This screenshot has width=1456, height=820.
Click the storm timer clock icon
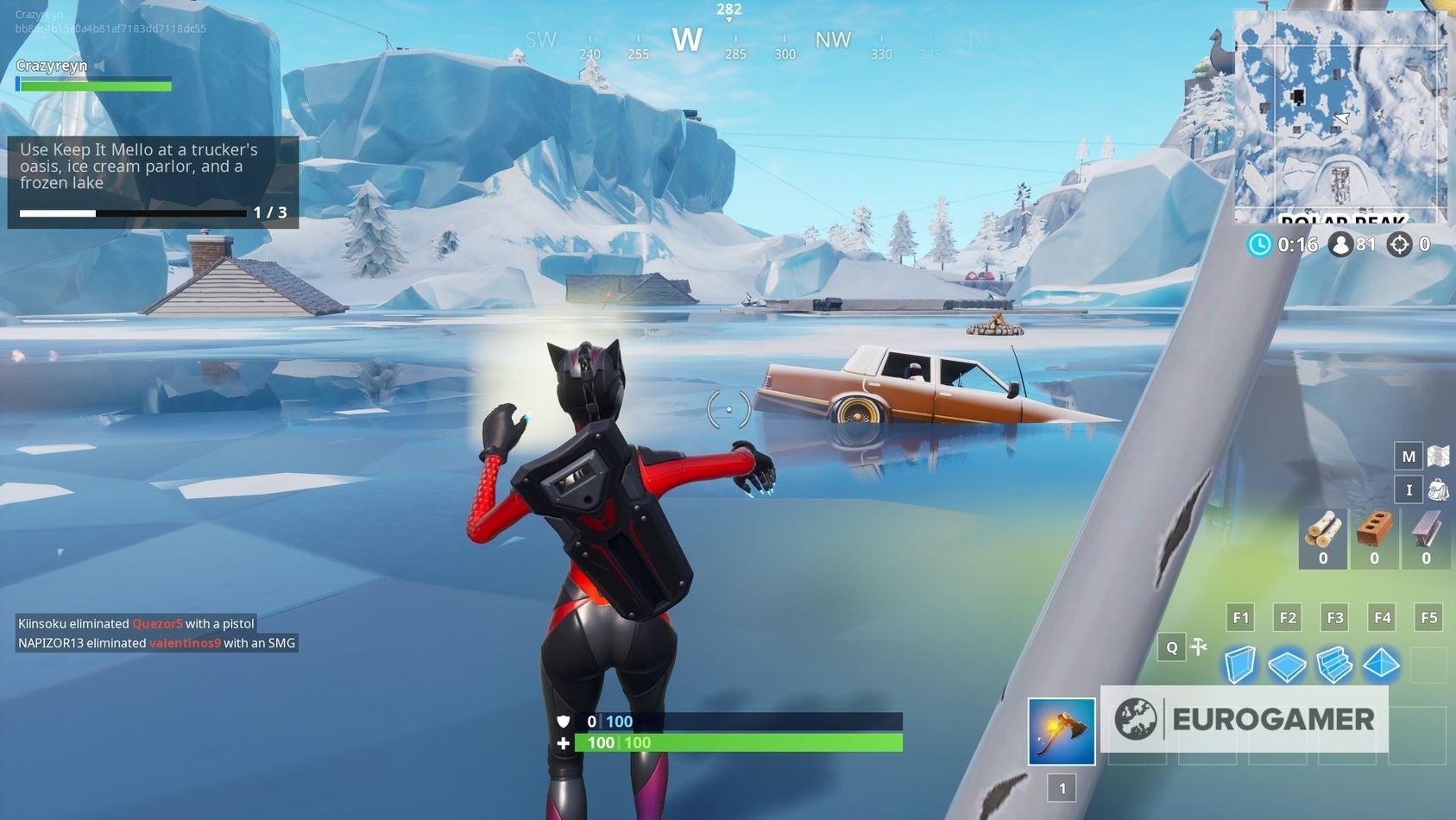[1260, 245]
